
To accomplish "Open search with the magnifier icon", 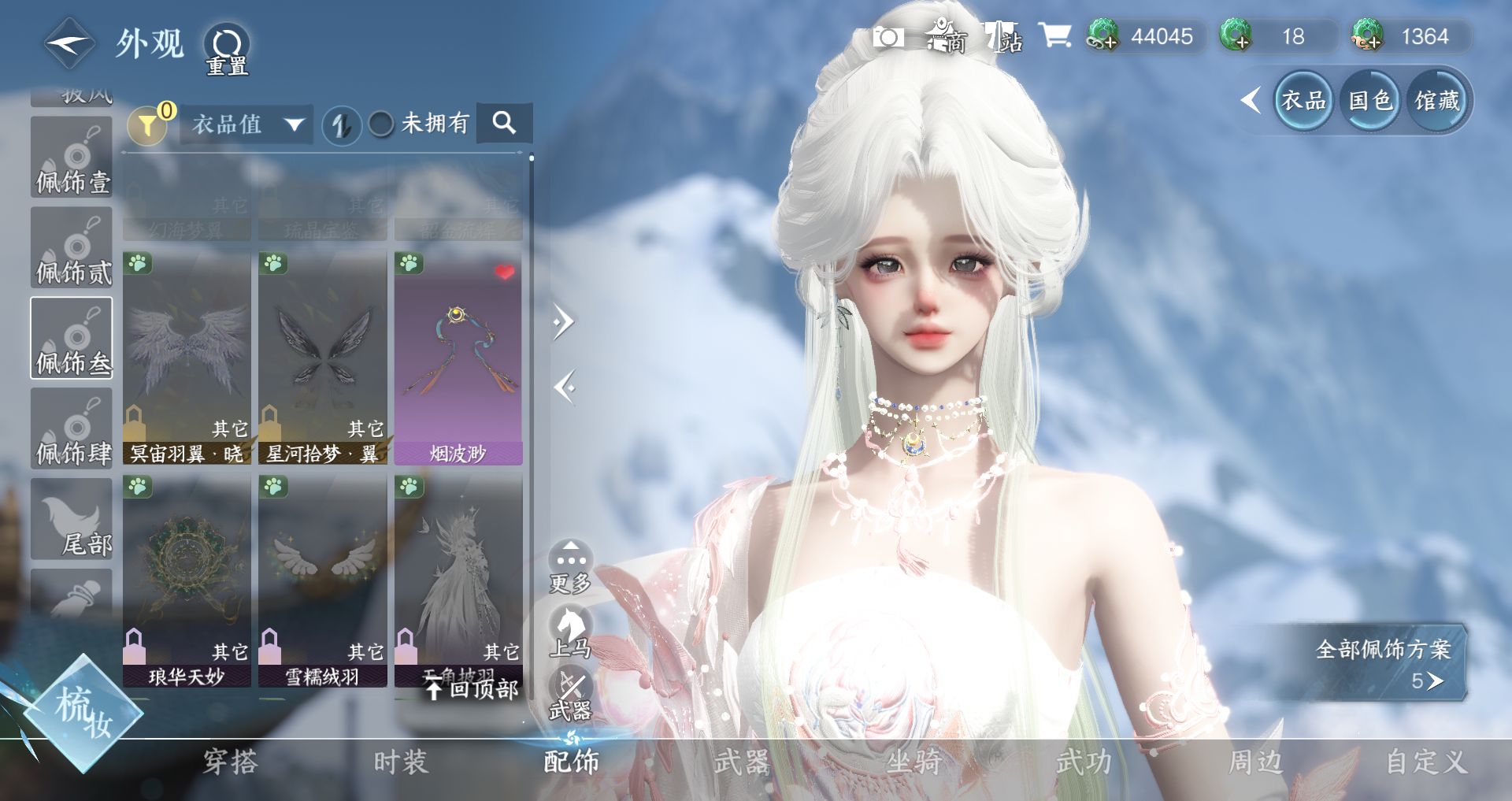I will [504, 123].
